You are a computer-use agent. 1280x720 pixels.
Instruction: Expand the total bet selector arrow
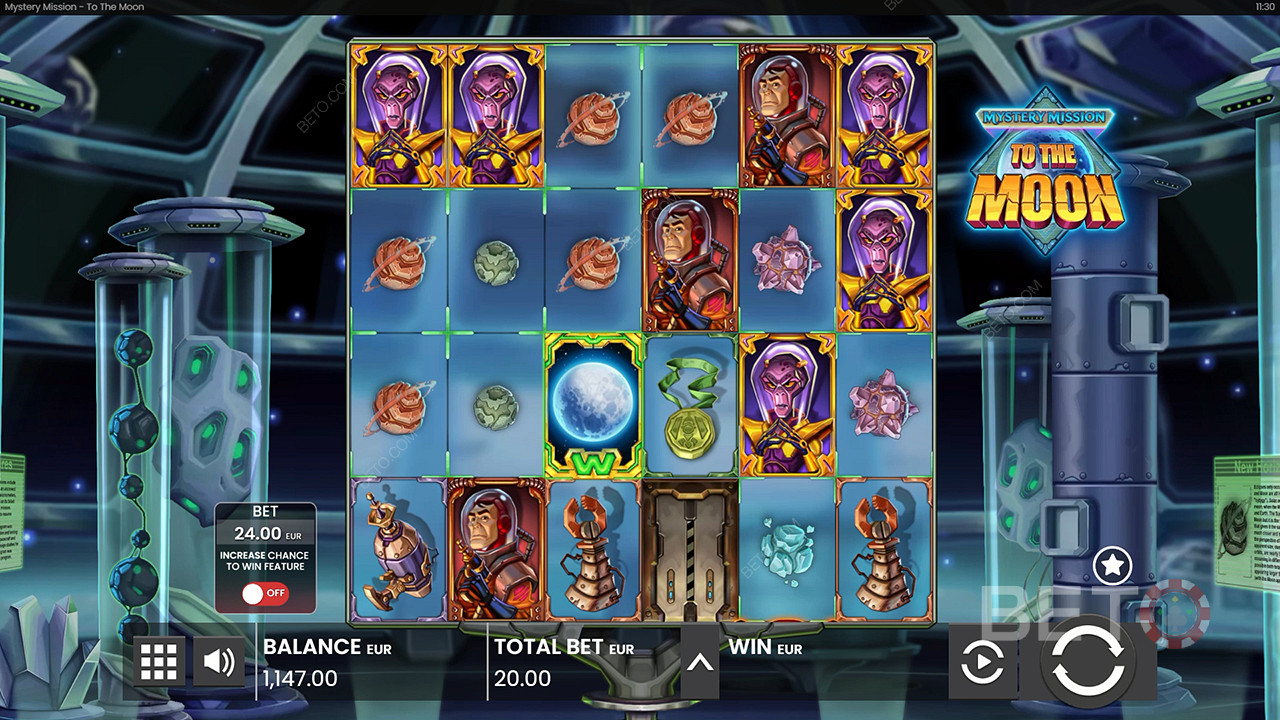point(700,662)
